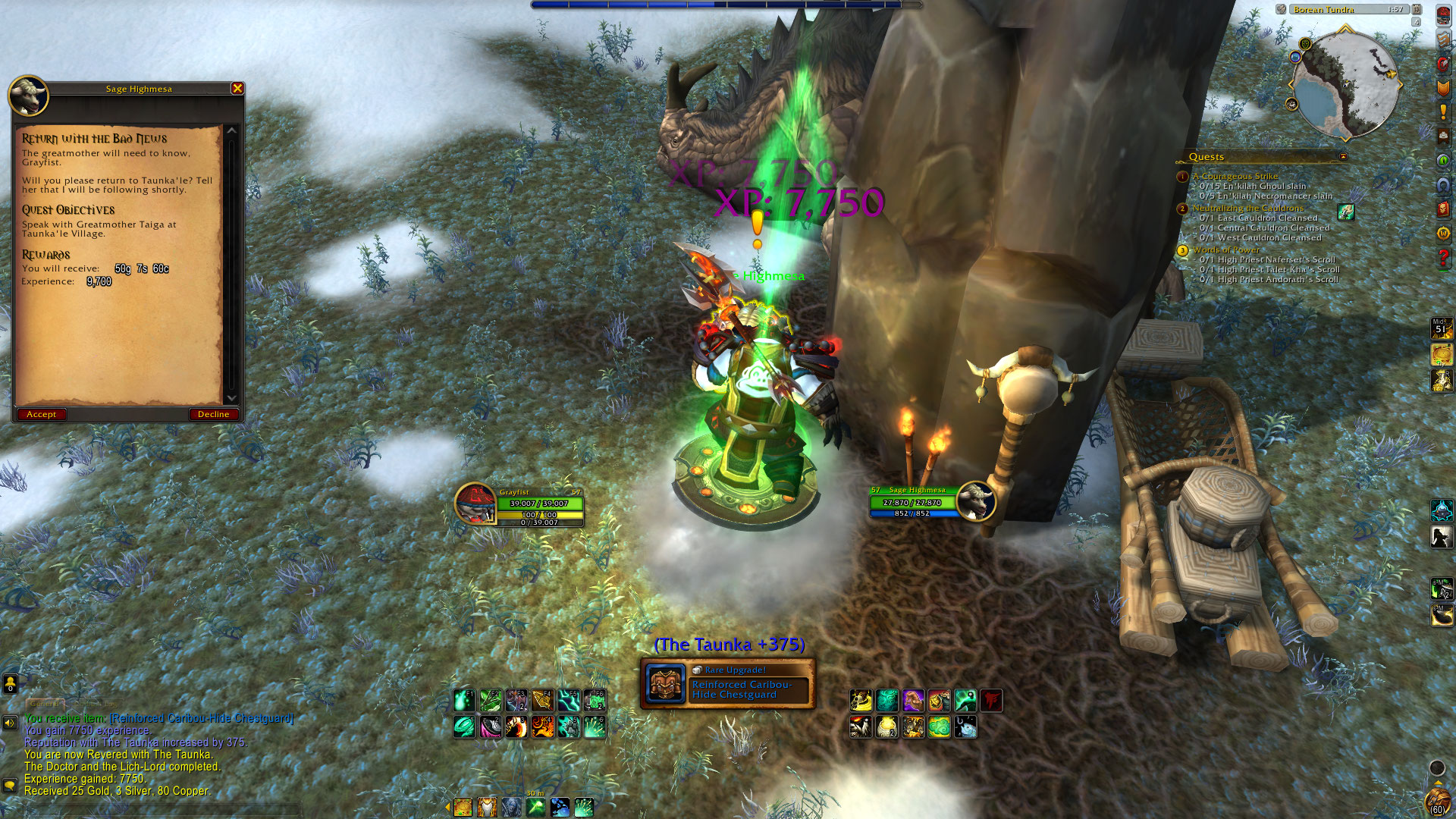Close the Sage Highmesa quest window
The width and height of the screenshot is (1456, 819).
click(x=237, y=89)
